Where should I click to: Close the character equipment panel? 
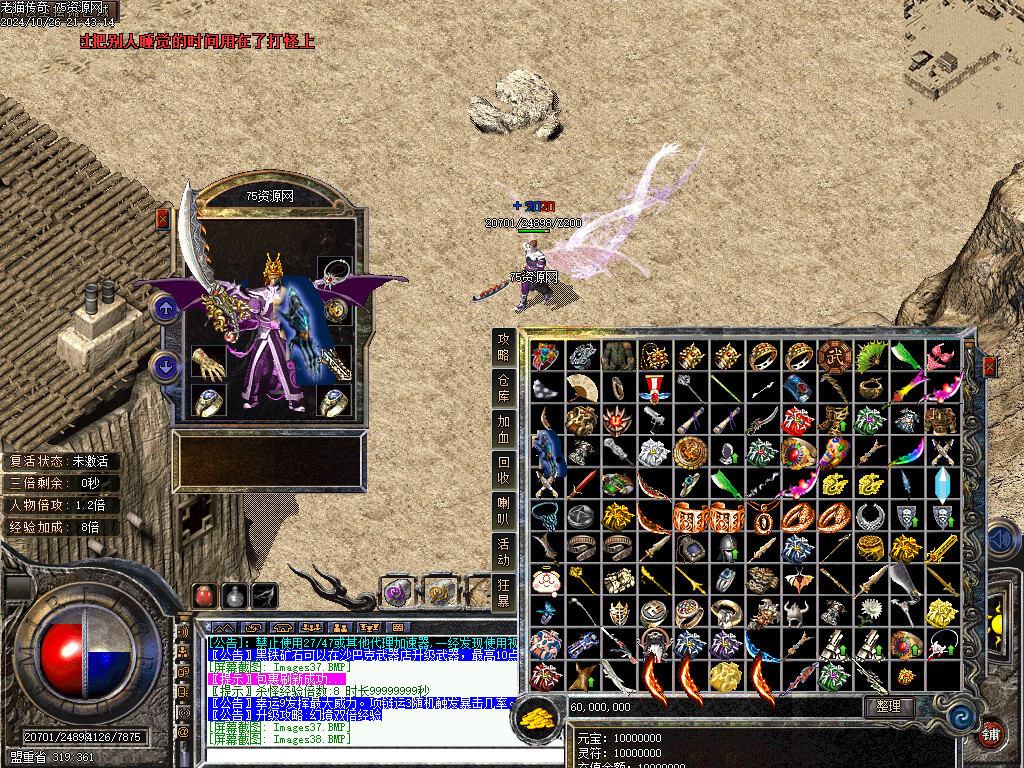point(162,219)
